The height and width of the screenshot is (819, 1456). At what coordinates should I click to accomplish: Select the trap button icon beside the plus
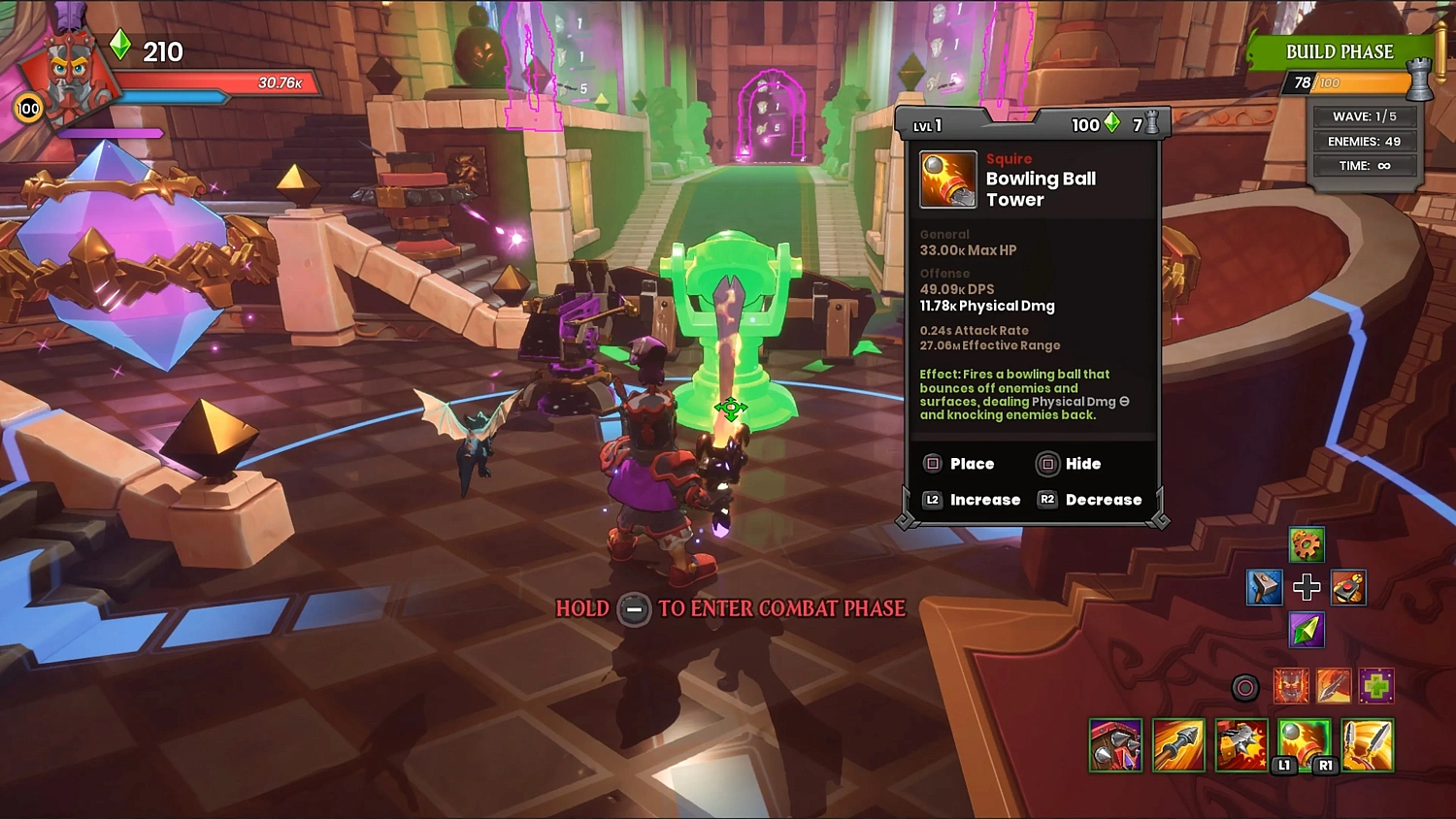tap(1348, 587)
